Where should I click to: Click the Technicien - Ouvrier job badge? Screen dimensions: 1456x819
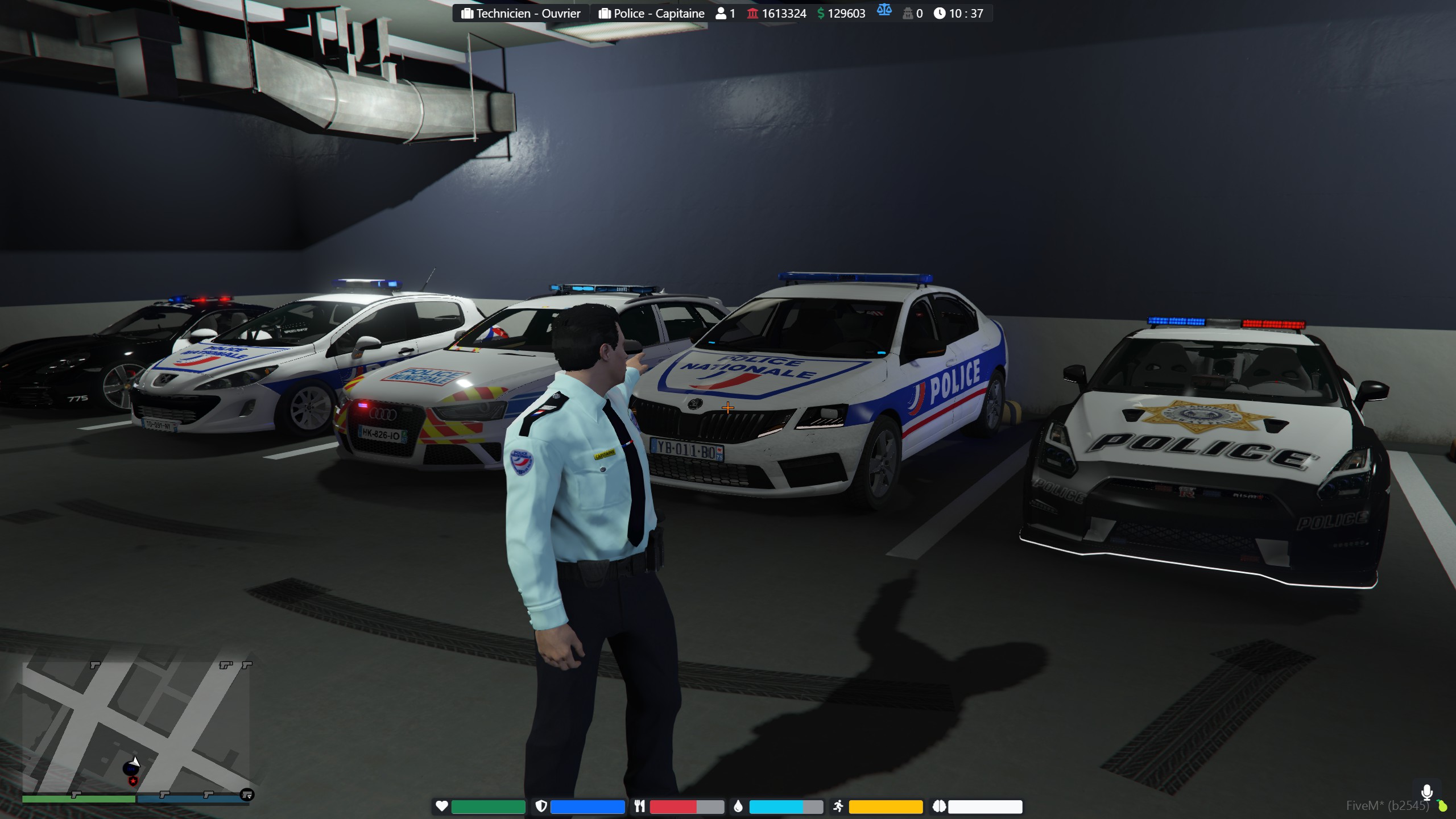pyautogui.click(x=521, y=14)
